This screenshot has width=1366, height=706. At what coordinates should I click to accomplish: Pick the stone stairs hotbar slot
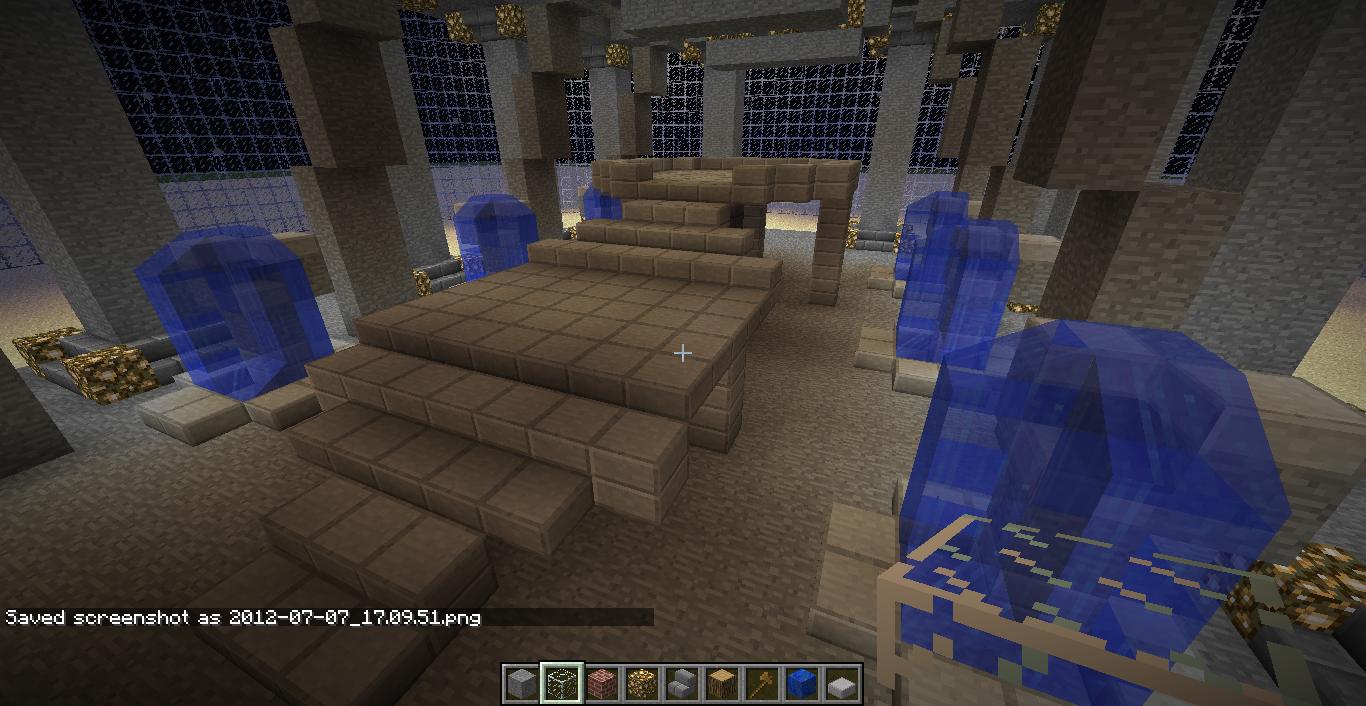click(681, 684)
